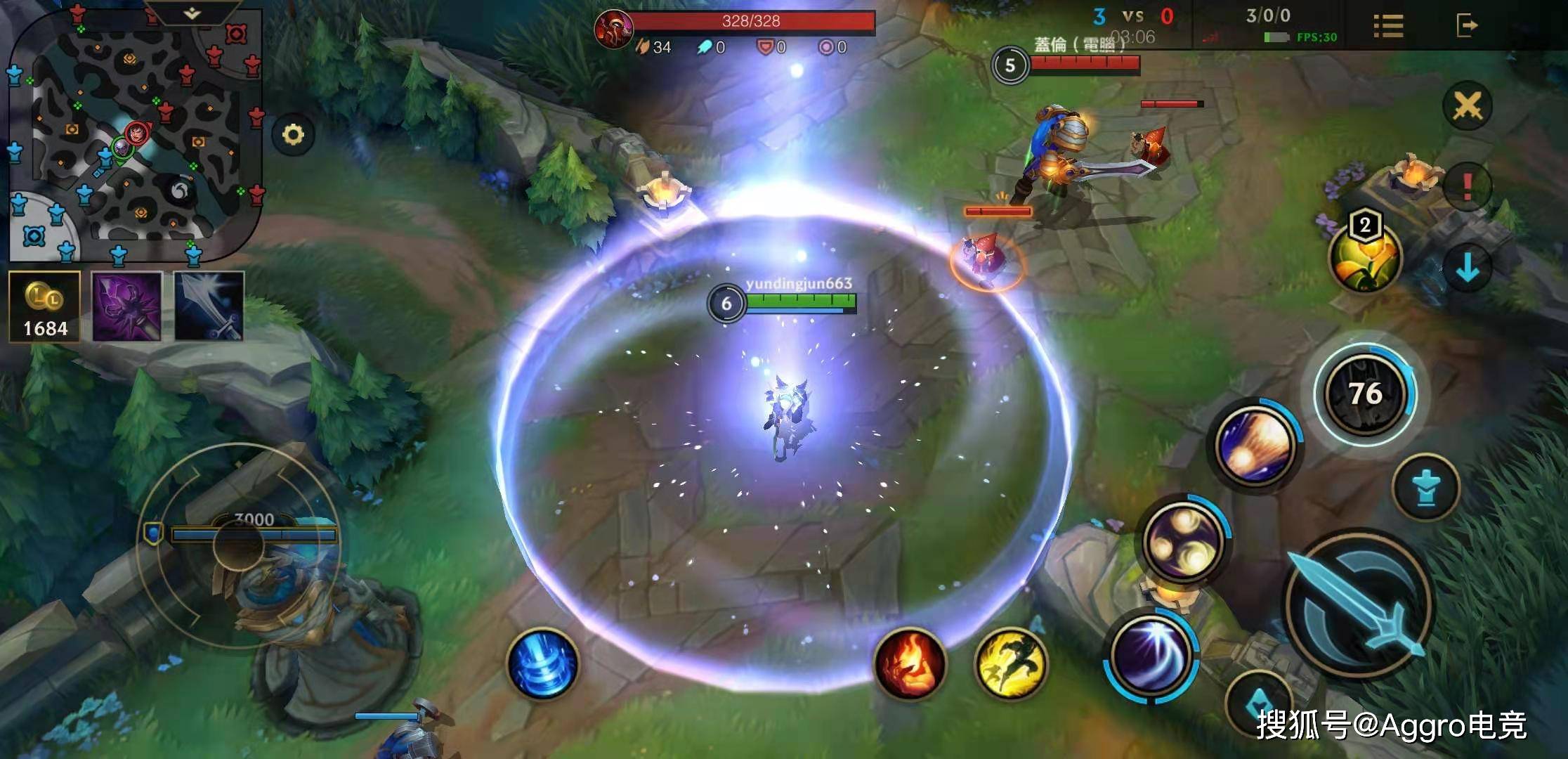Target towers with the blue turret button
The image size is (1568, 759).
point(1425,488)
